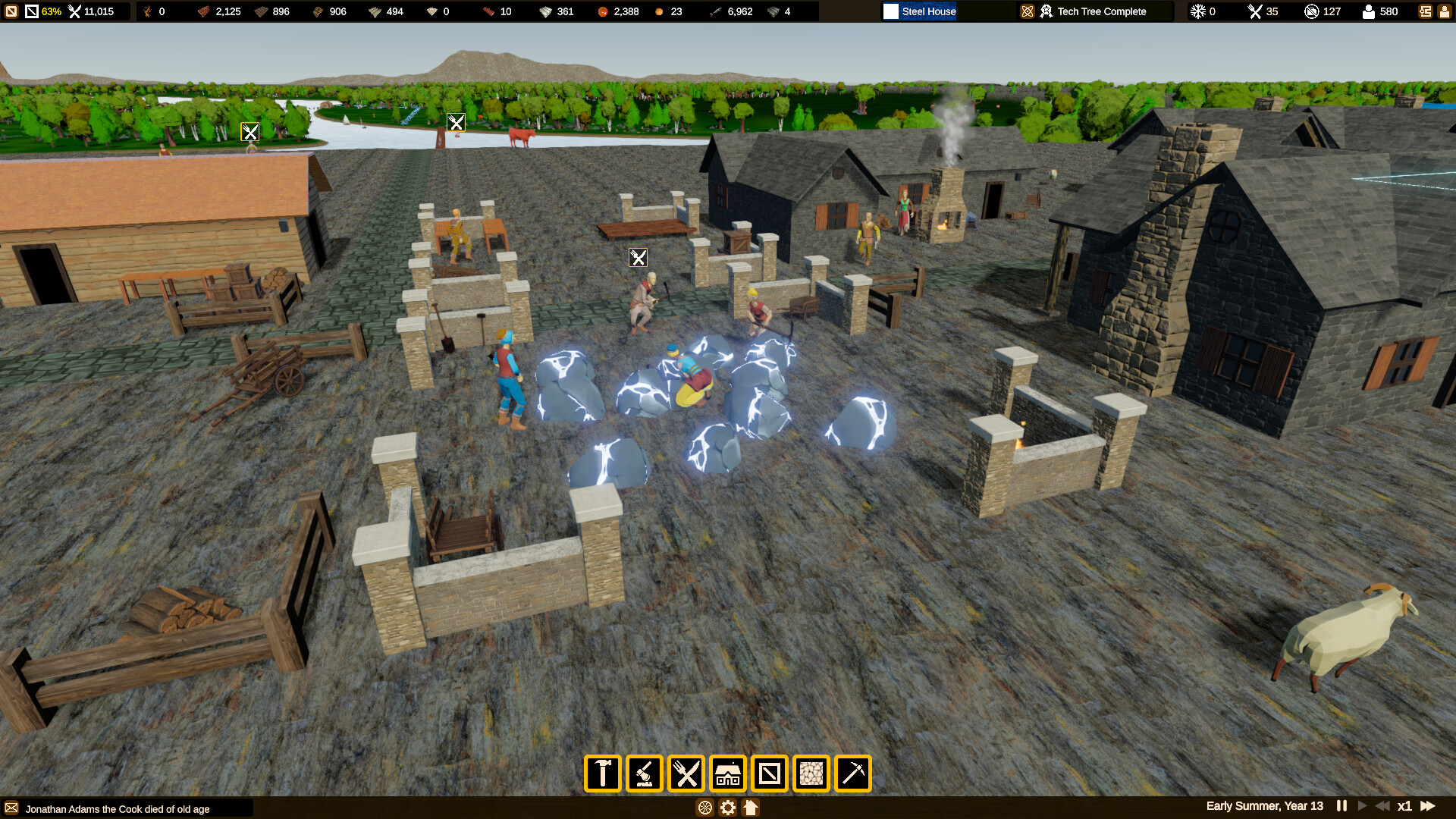Click the snowflake indicator showing 0

click(1198, 11)
